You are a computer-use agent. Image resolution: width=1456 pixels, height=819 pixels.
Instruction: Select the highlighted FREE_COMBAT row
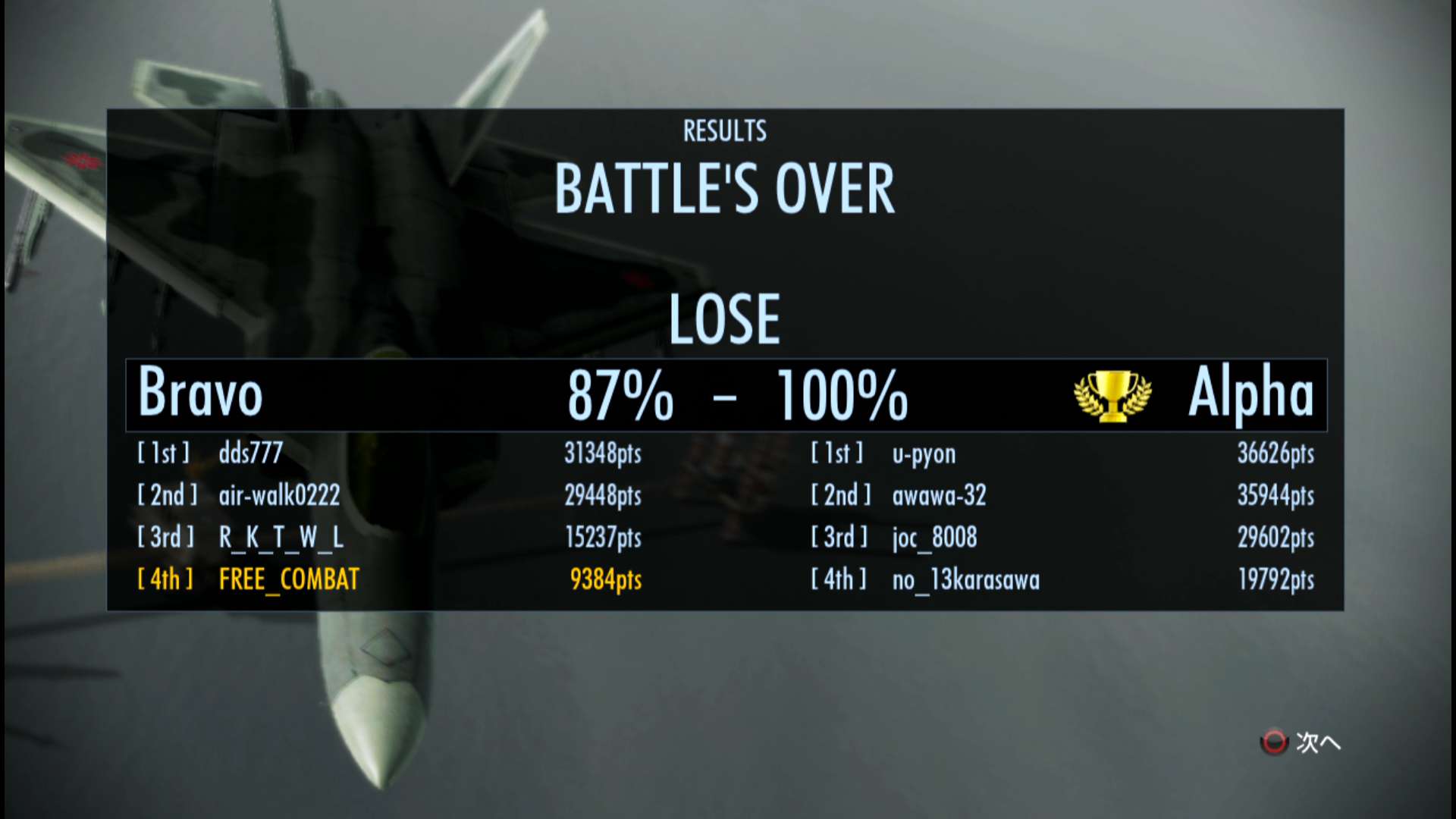[x=289, y=580]
